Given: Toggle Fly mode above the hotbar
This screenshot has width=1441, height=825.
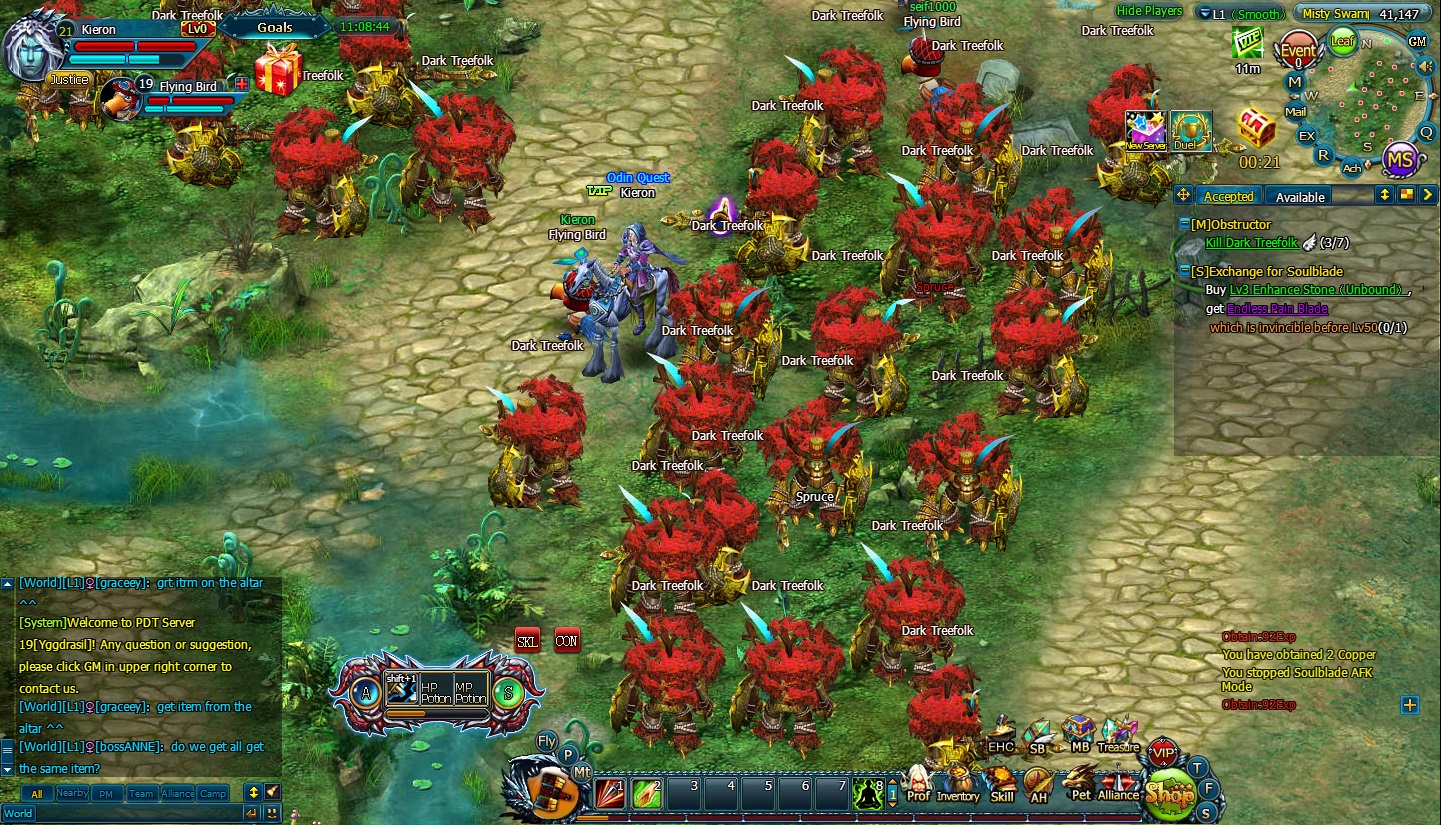Looking at the screenshot, I should pos(544,742).
